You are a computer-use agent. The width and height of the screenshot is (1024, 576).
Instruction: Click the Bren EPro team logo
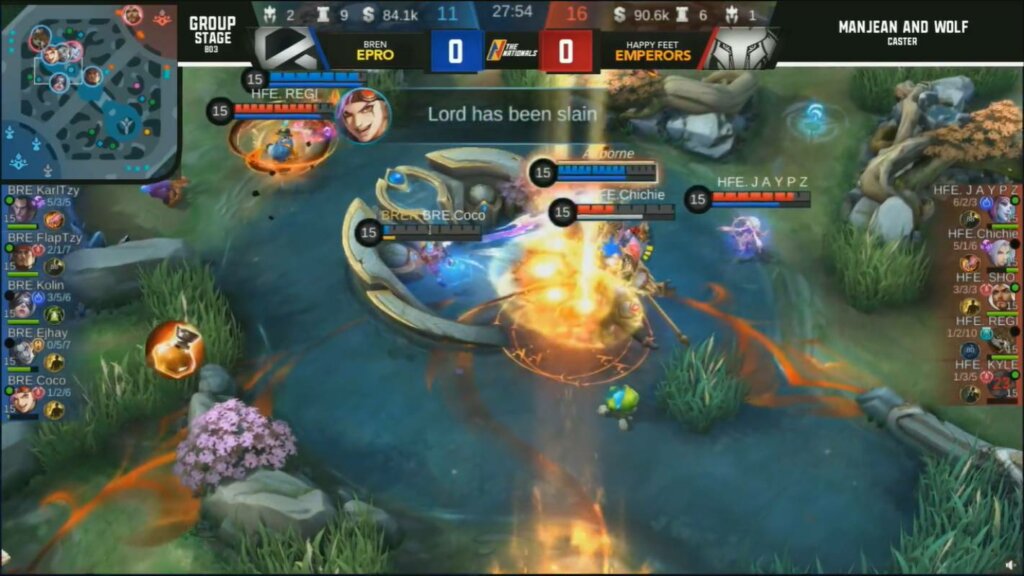pyautogui.click(x=288, y=49)
